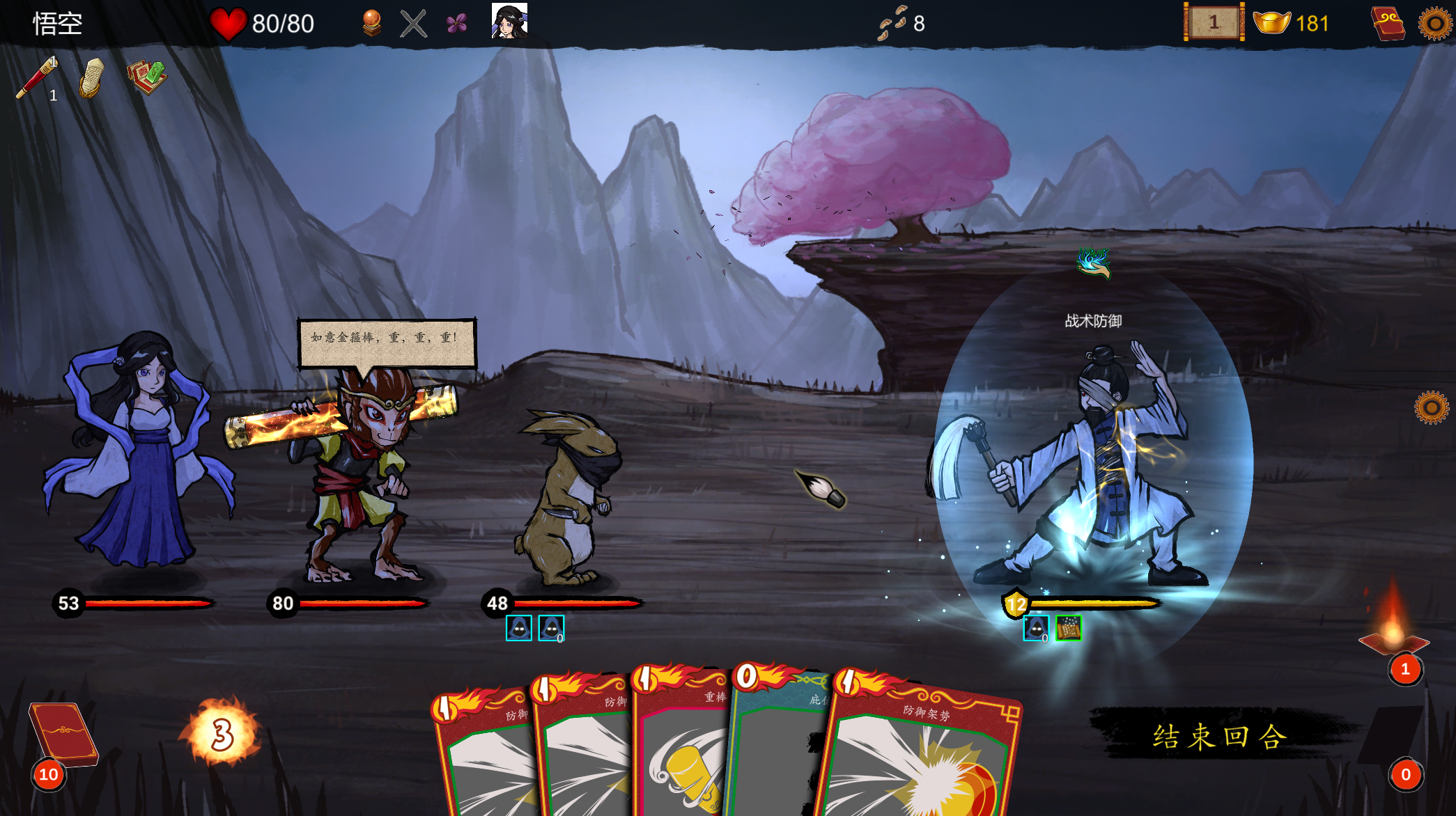Open the red deck book icon
Screen dimensions: 1456x816
click(1387, 24)
